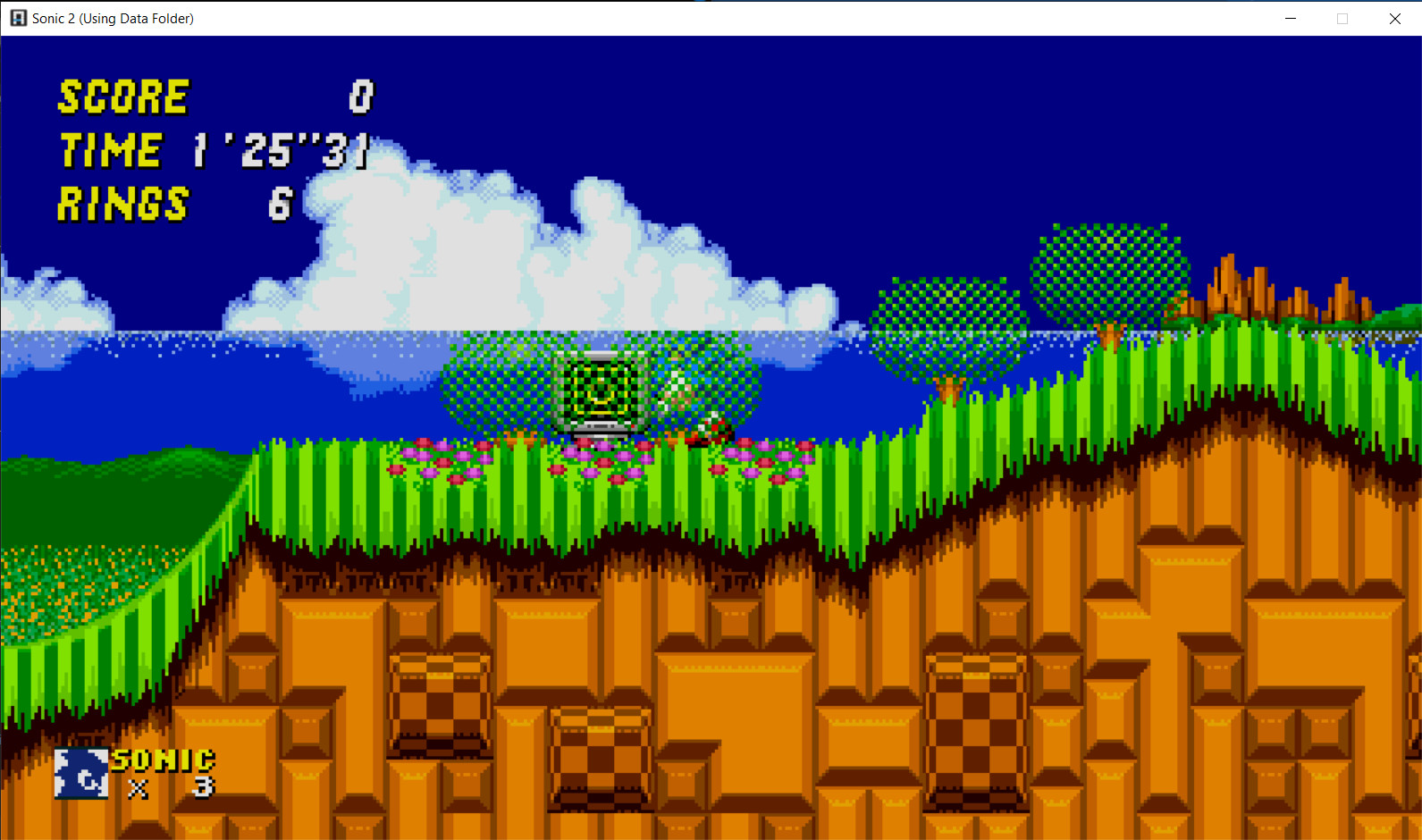Click the Sonic 2 application icon in title bar

(16, 18)
